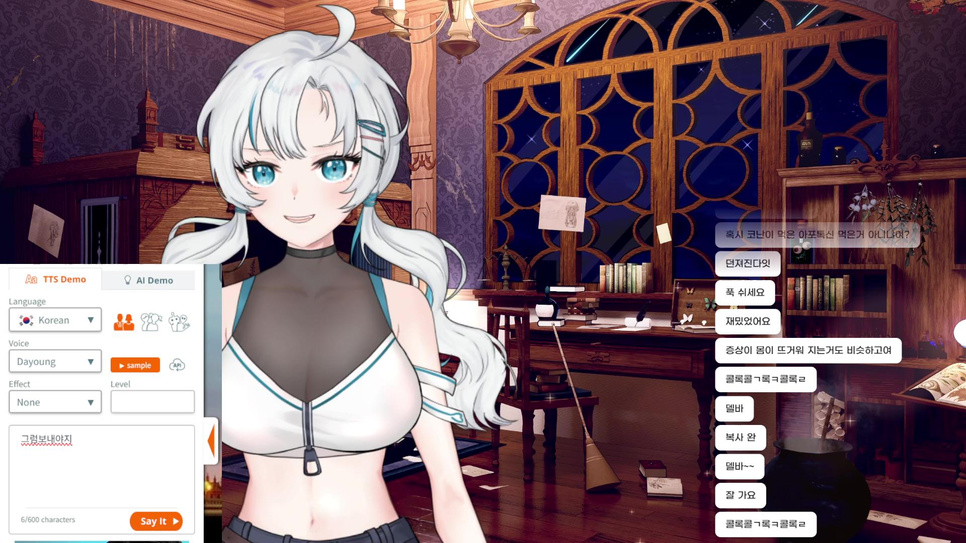This screenshot has width=966, height=543.
Task: Focus the TTS text entry box
Action: (100, 470)
